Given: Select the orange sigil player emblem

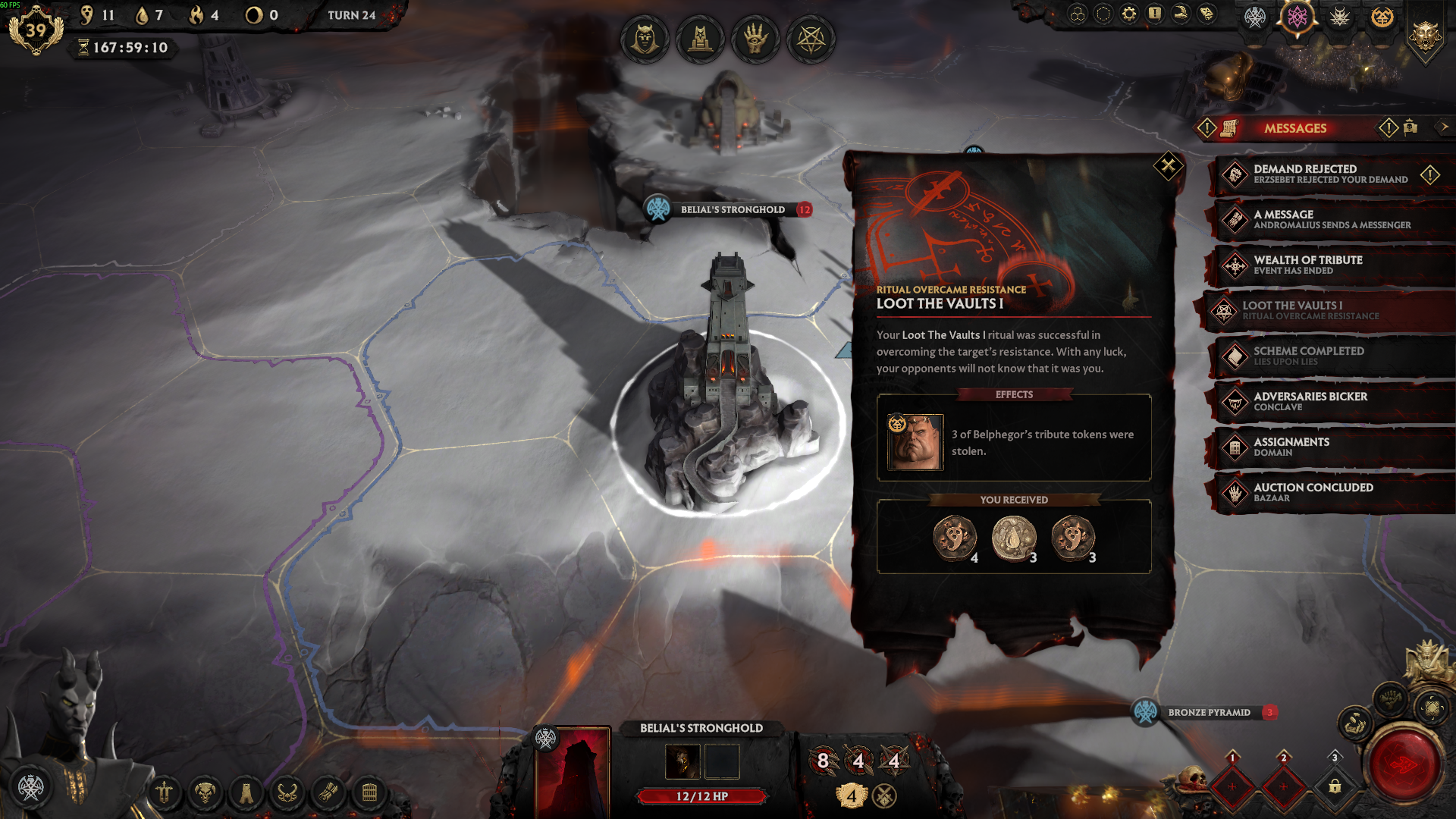Looking at the screenshot, I should (1382, 17).
